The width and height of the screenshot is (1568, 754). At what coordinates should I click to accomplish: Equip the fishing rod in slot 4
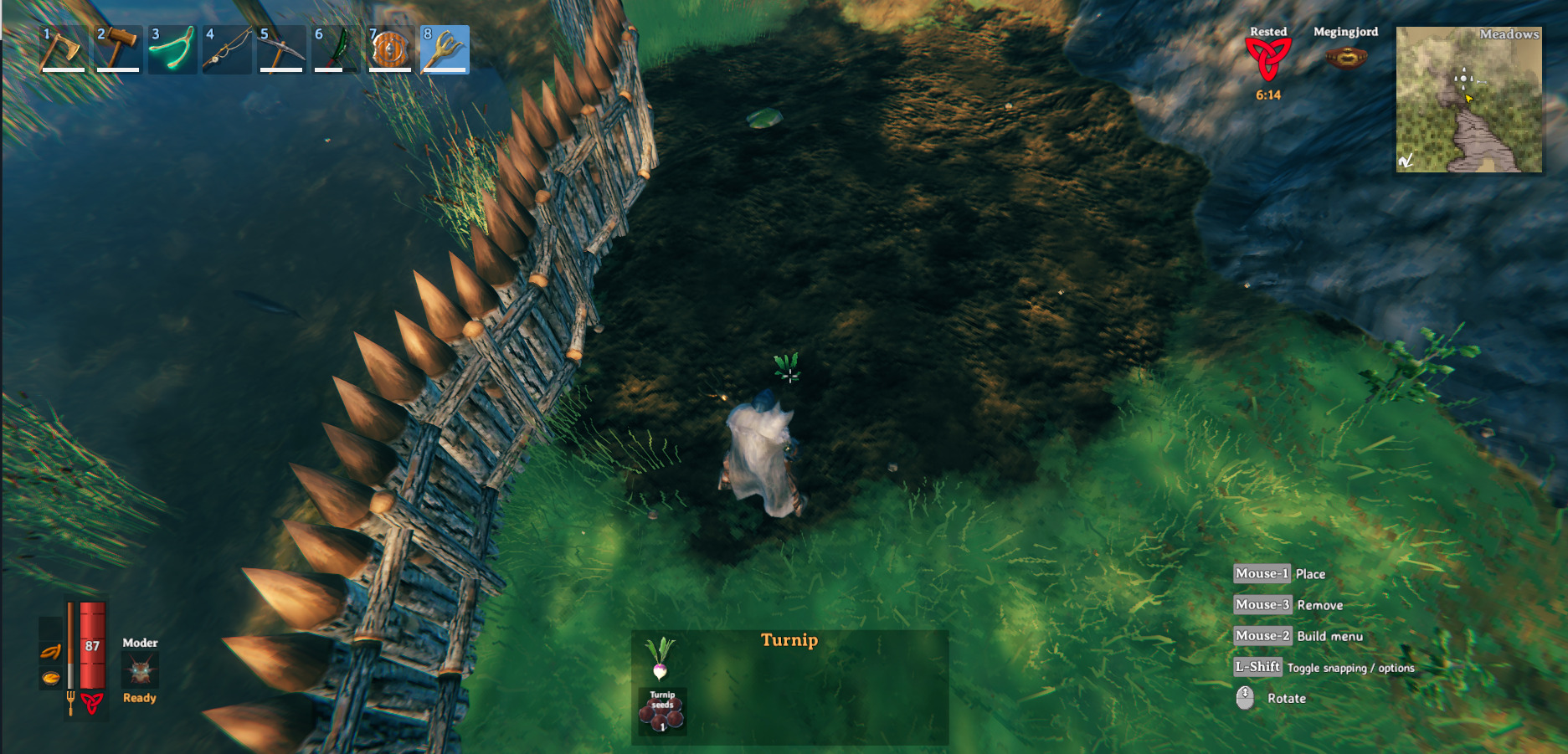coord(225,50)
